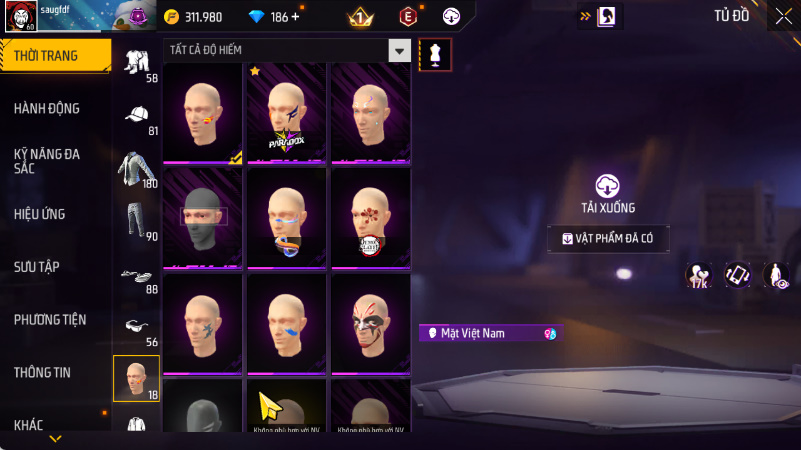Go to the SƯU TẬP tab
Image resolution: width=801 pixels, height=450 pixels.
tap(37, 266)
